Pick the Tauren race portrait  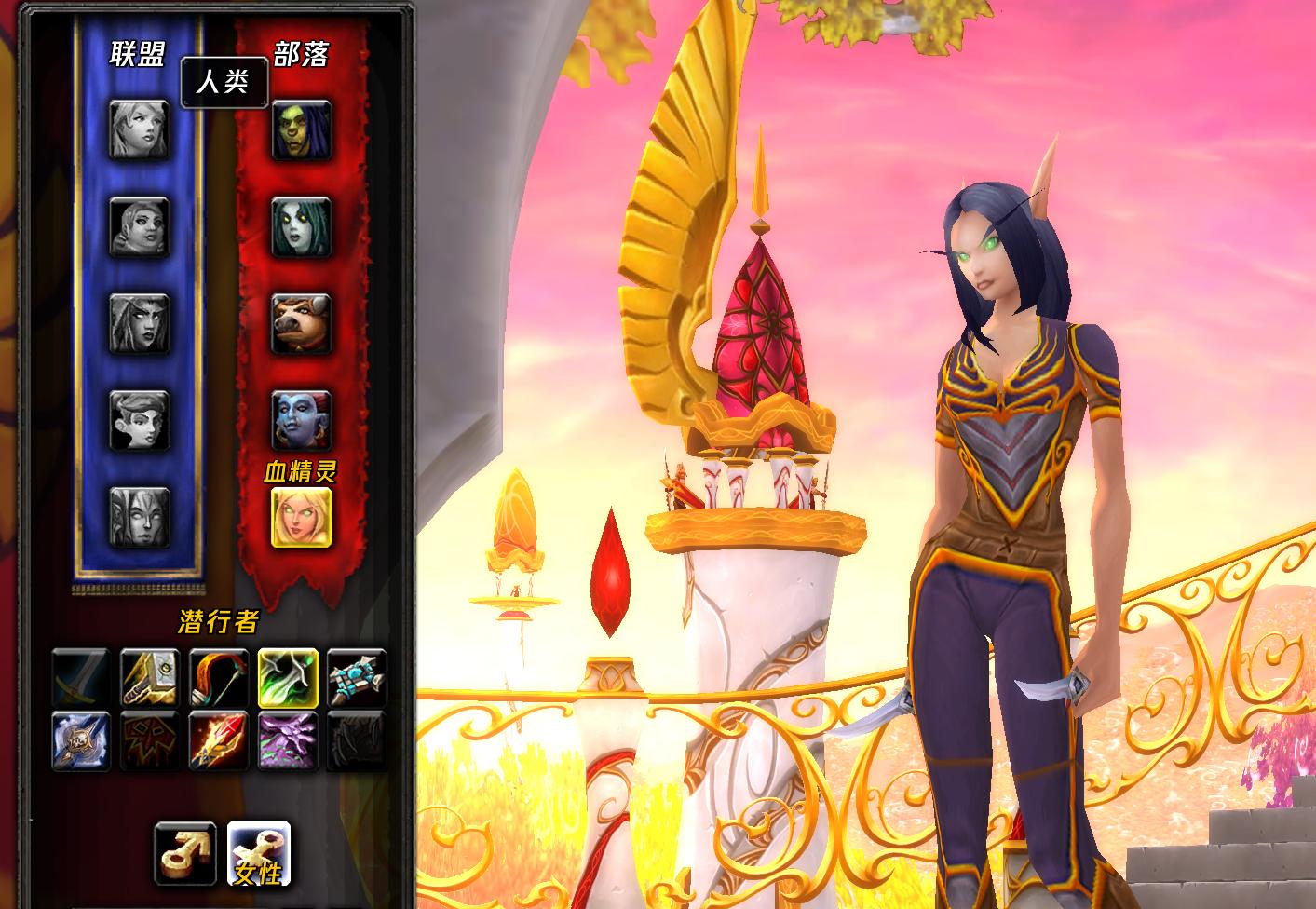click(x=302, y=323)
